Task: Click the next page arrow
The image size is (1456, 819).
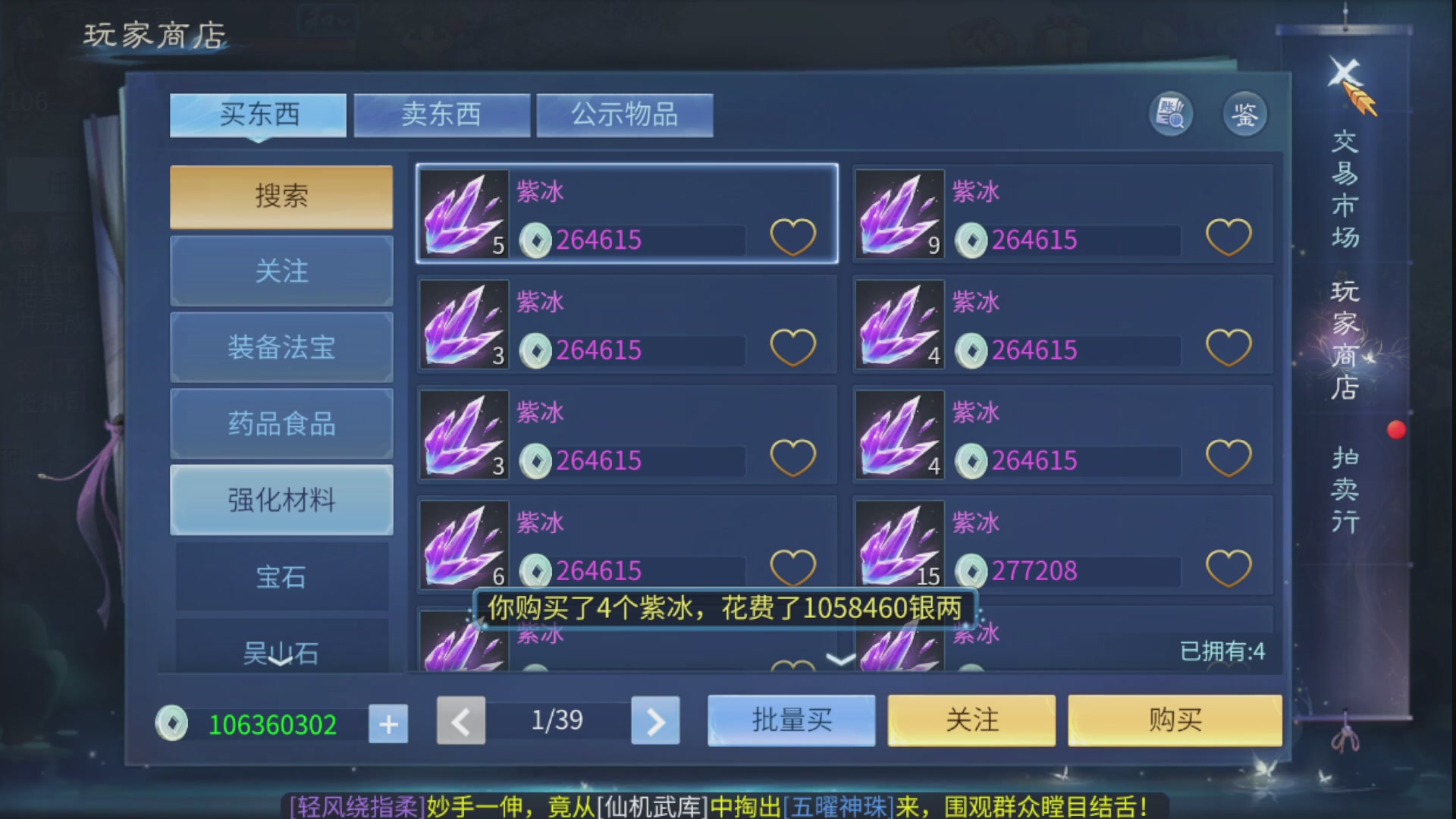Action: [654, 722]
